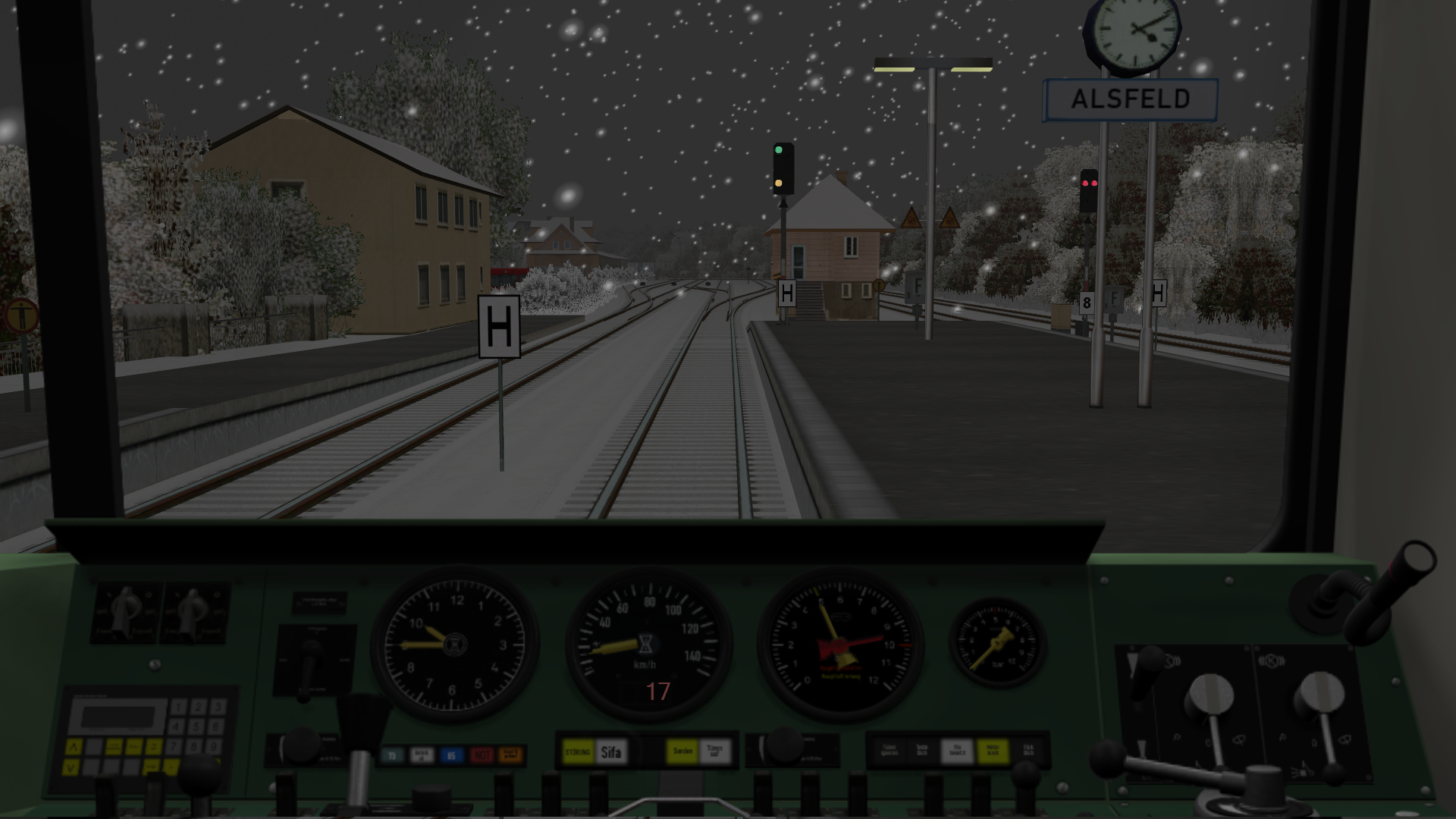Enter digit 5 on the radio keypad
The height and width of the screenshot is (819, 1456).
[x=197, y=727]
